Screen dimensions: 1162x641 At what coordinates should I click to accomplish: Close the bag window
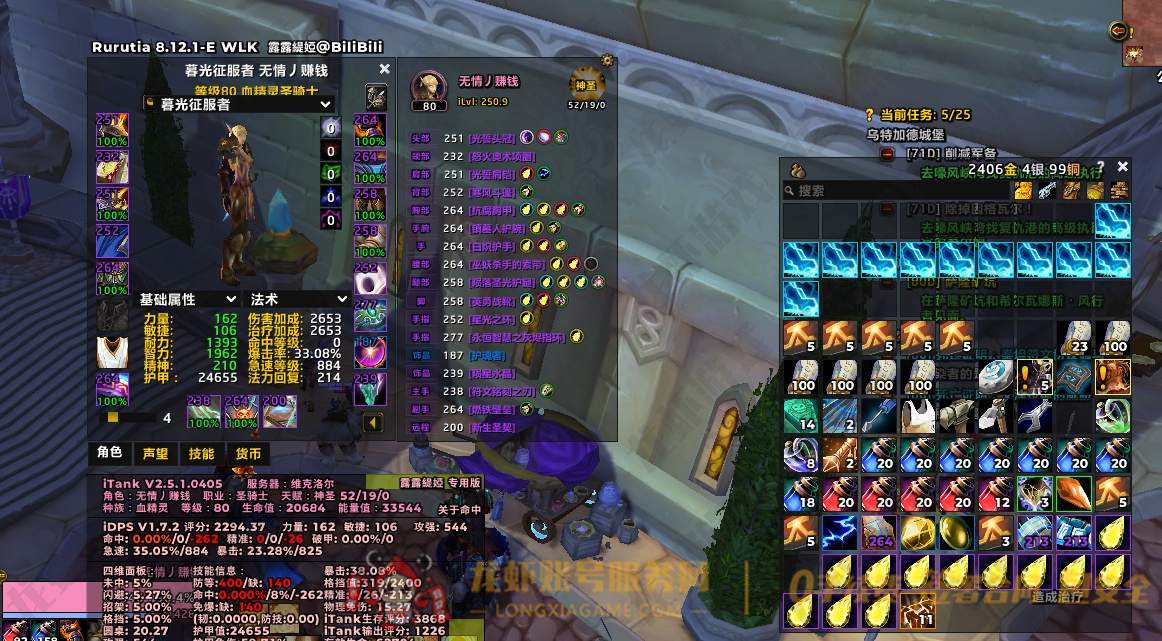1122,168
